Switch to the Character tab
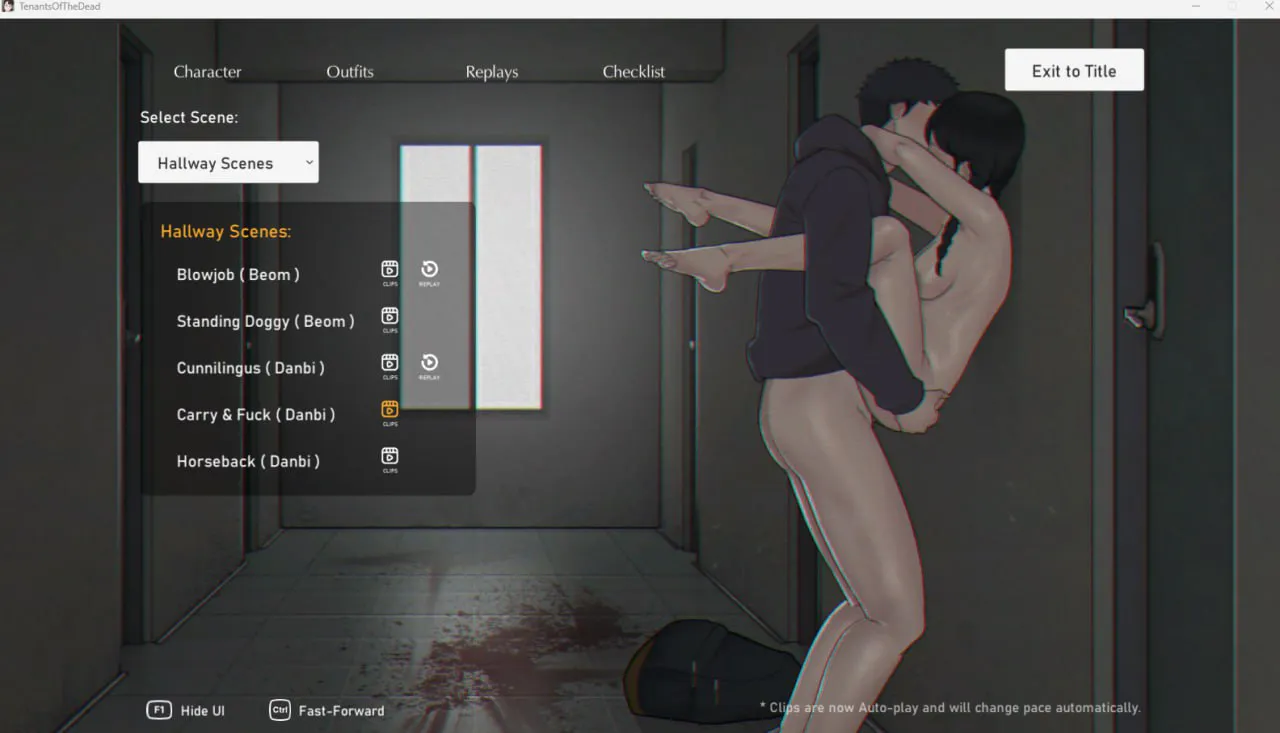 tap(207, 72)
